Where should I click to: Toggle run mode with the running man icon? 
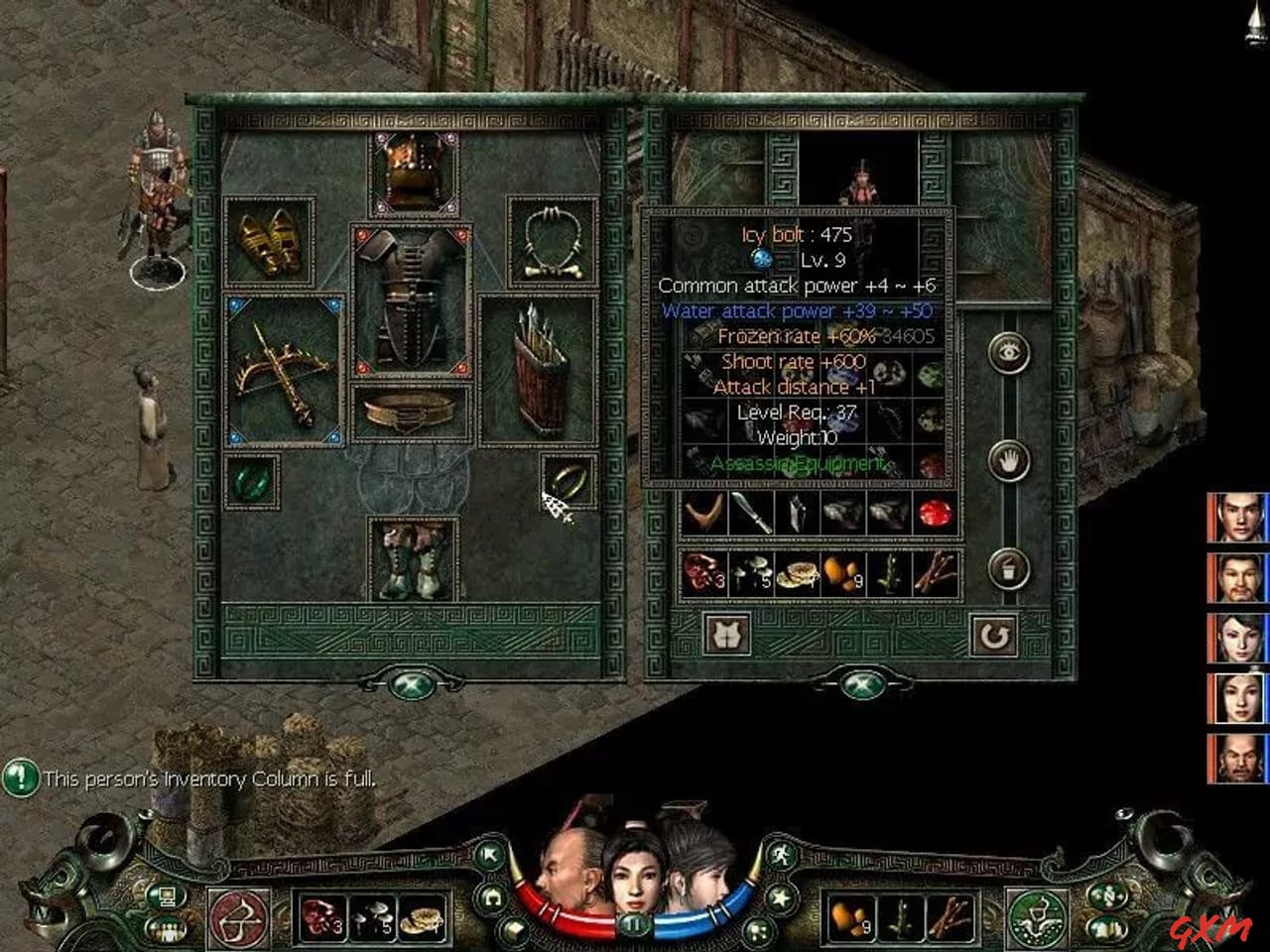click(780, 856)
